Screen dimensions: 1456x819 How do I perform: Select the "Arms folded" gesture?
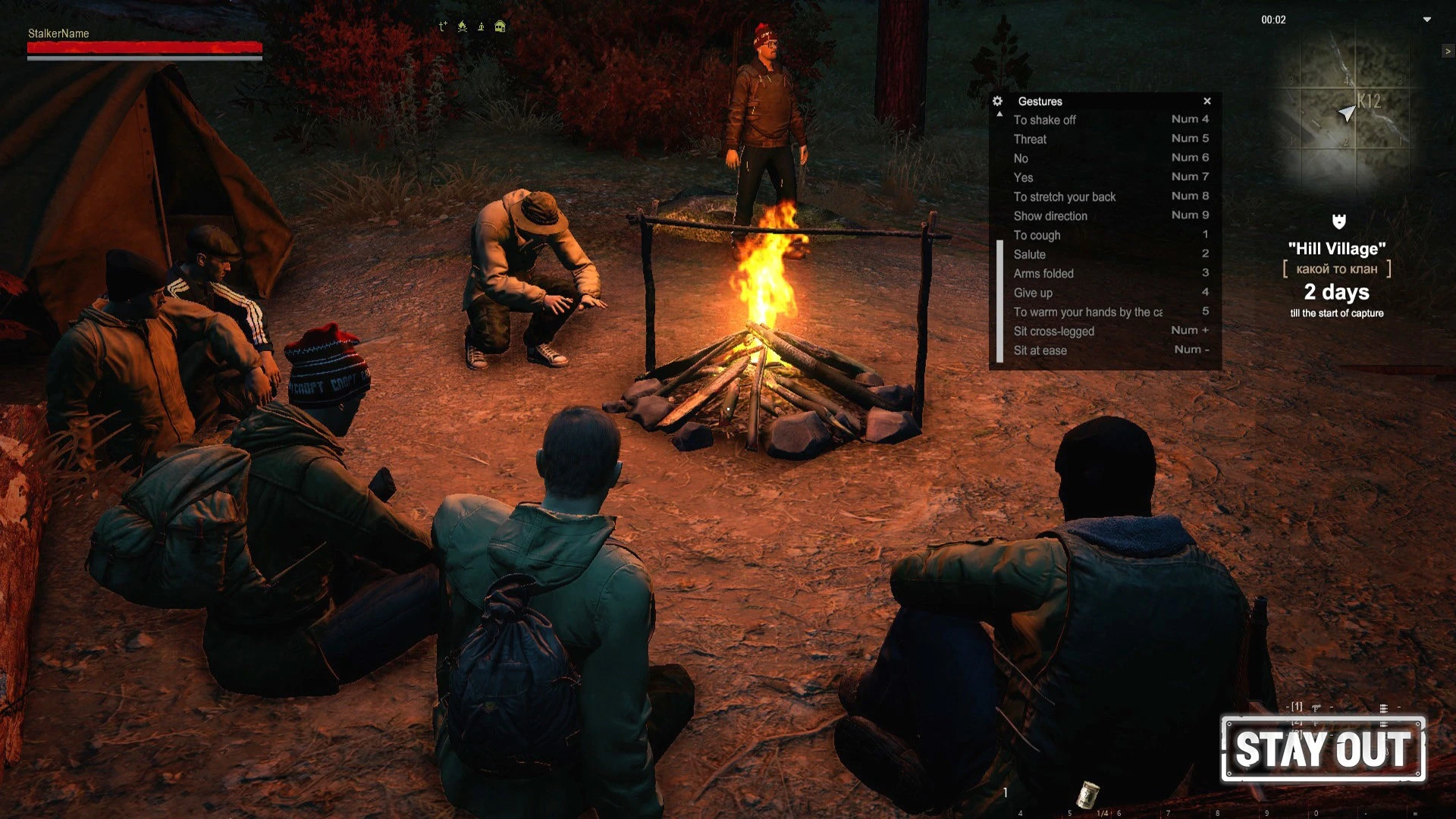click(x=1043, y=273)
